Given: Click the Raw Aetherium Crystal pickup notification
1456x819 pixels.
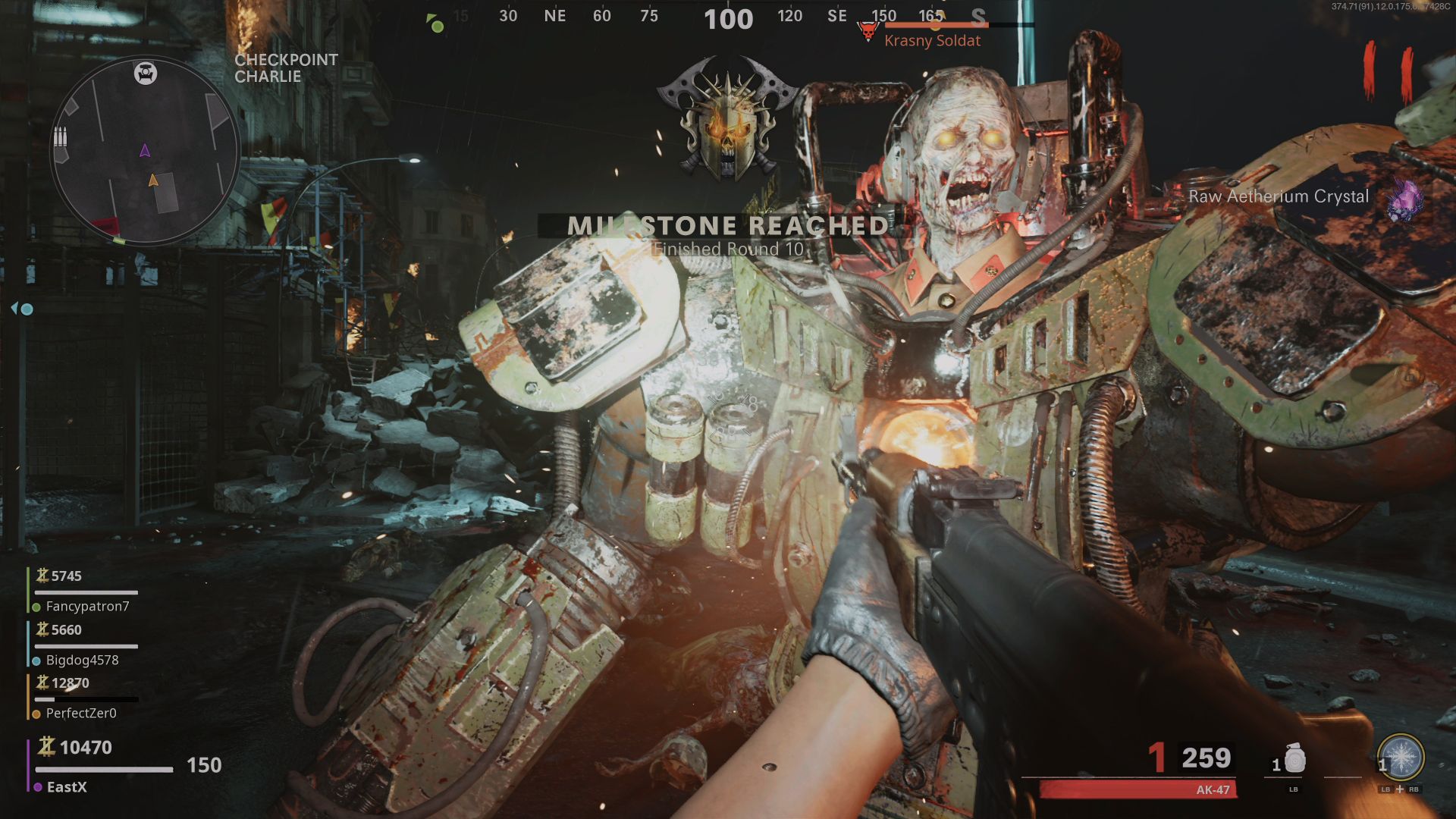Looking at the screenshot, I should [x=1279, y=196].
